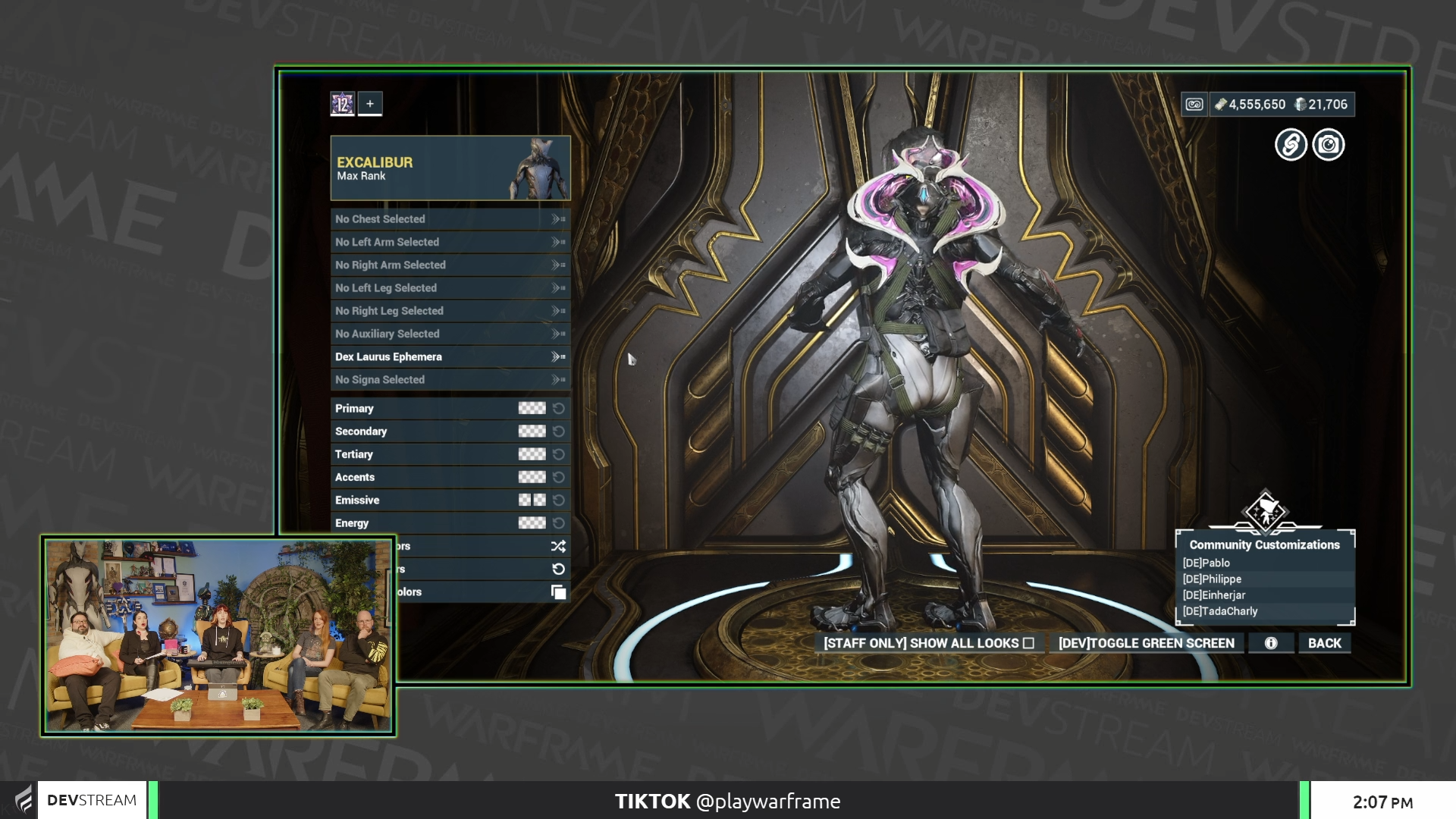Click the copy colors icon at panel bottom

558,591
